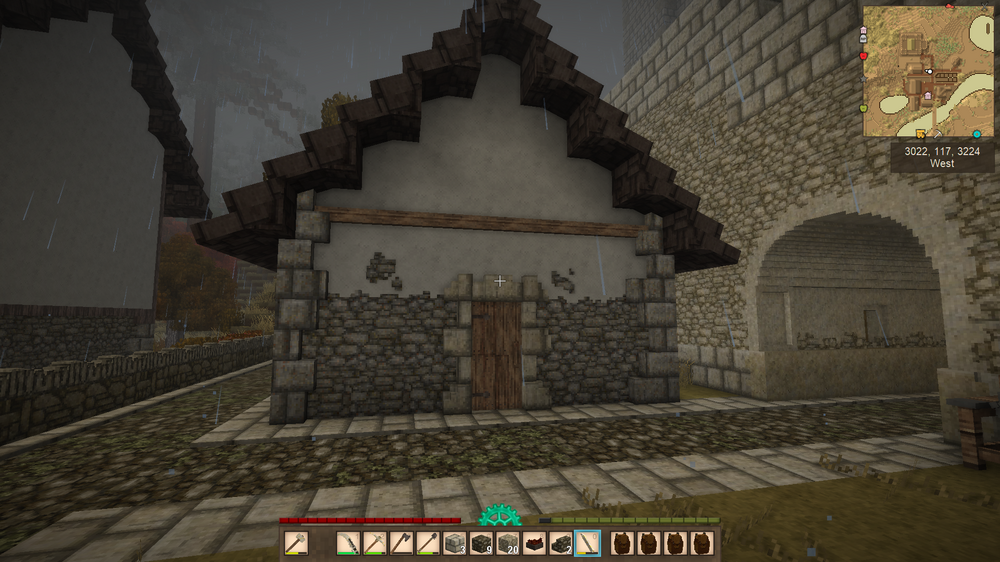
Task: Select the stone brick stack of 3
Action: [454, 543]
